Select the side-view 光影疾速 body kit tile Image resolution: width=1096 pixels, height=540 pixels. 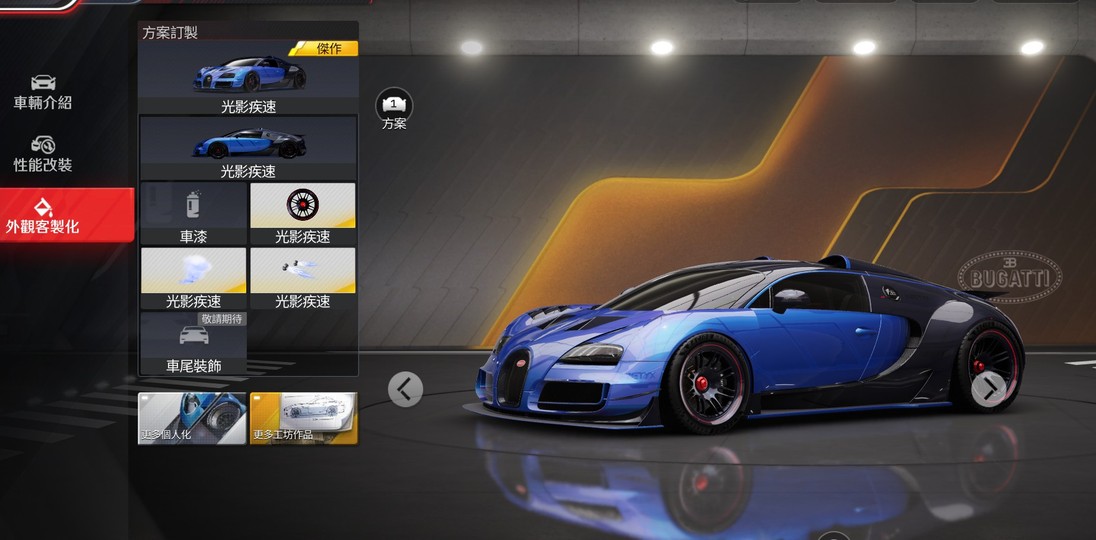(248, 148)
